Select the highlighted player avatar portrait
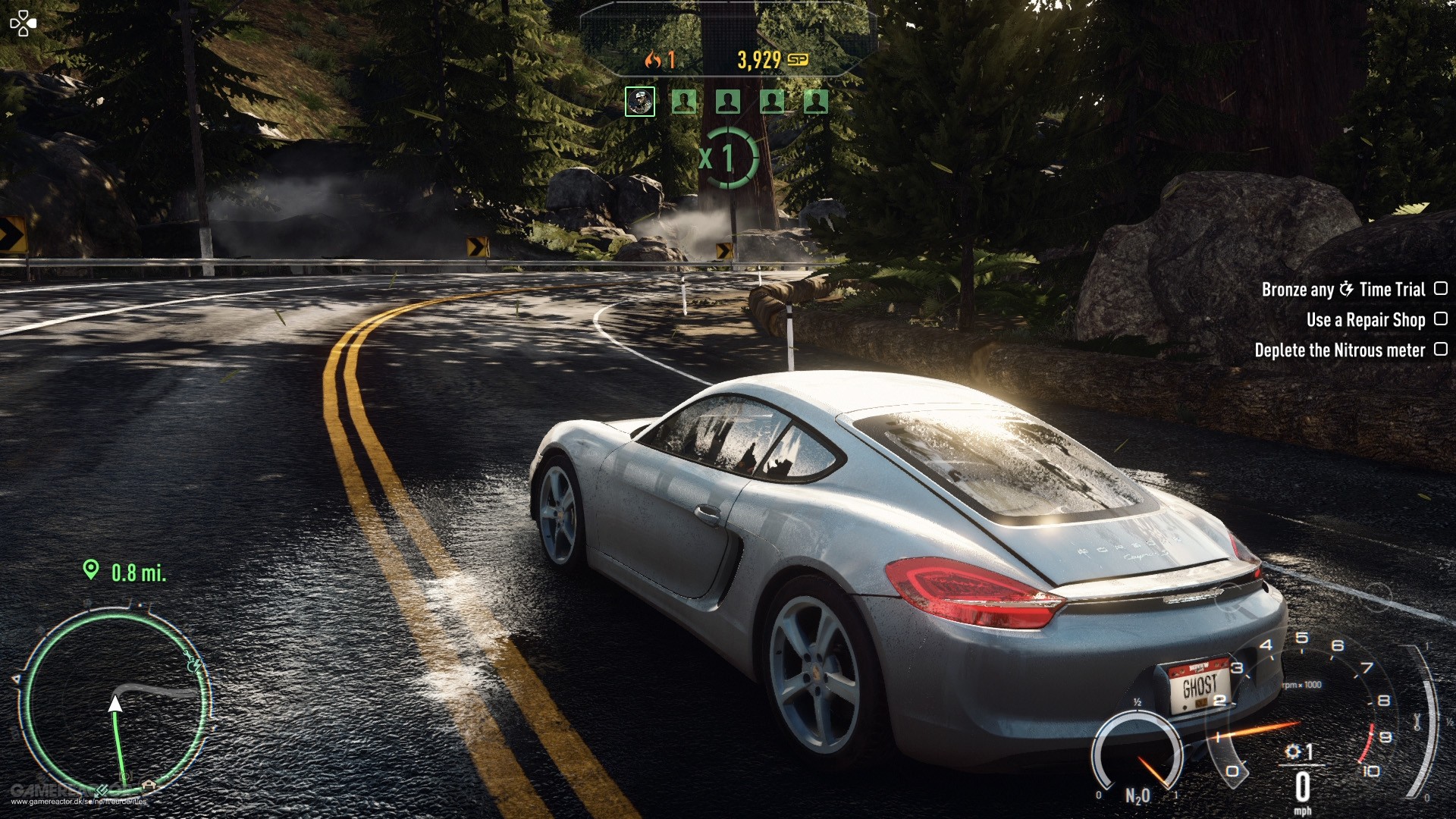The width and height of the screenshot is (1456, 819). click(x=639, y=102)
